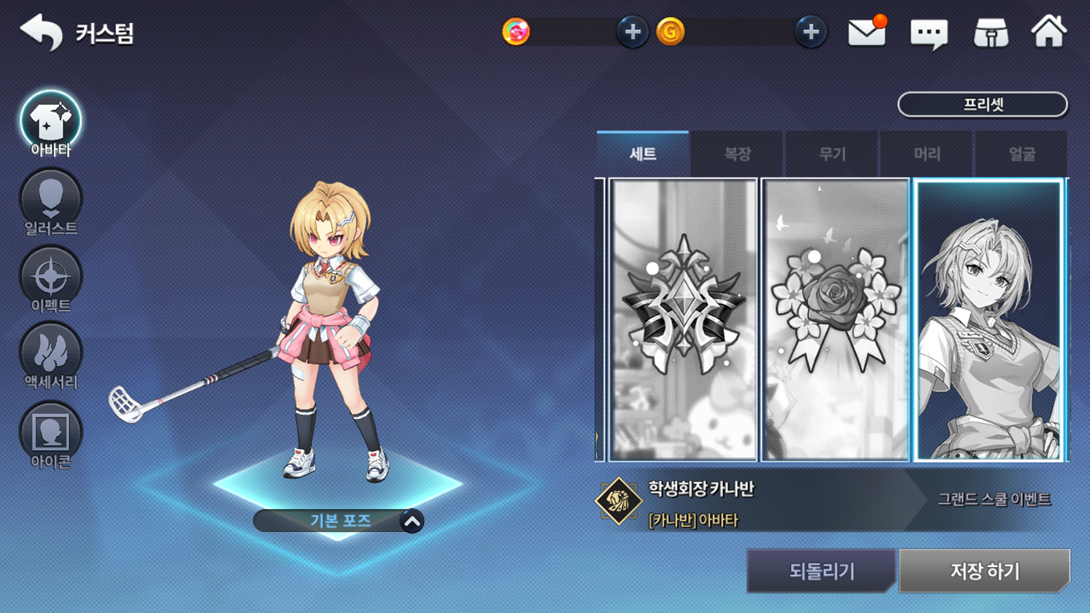Select the 아바타 avatar category
1090x613 pixels.
click(50, 123)
